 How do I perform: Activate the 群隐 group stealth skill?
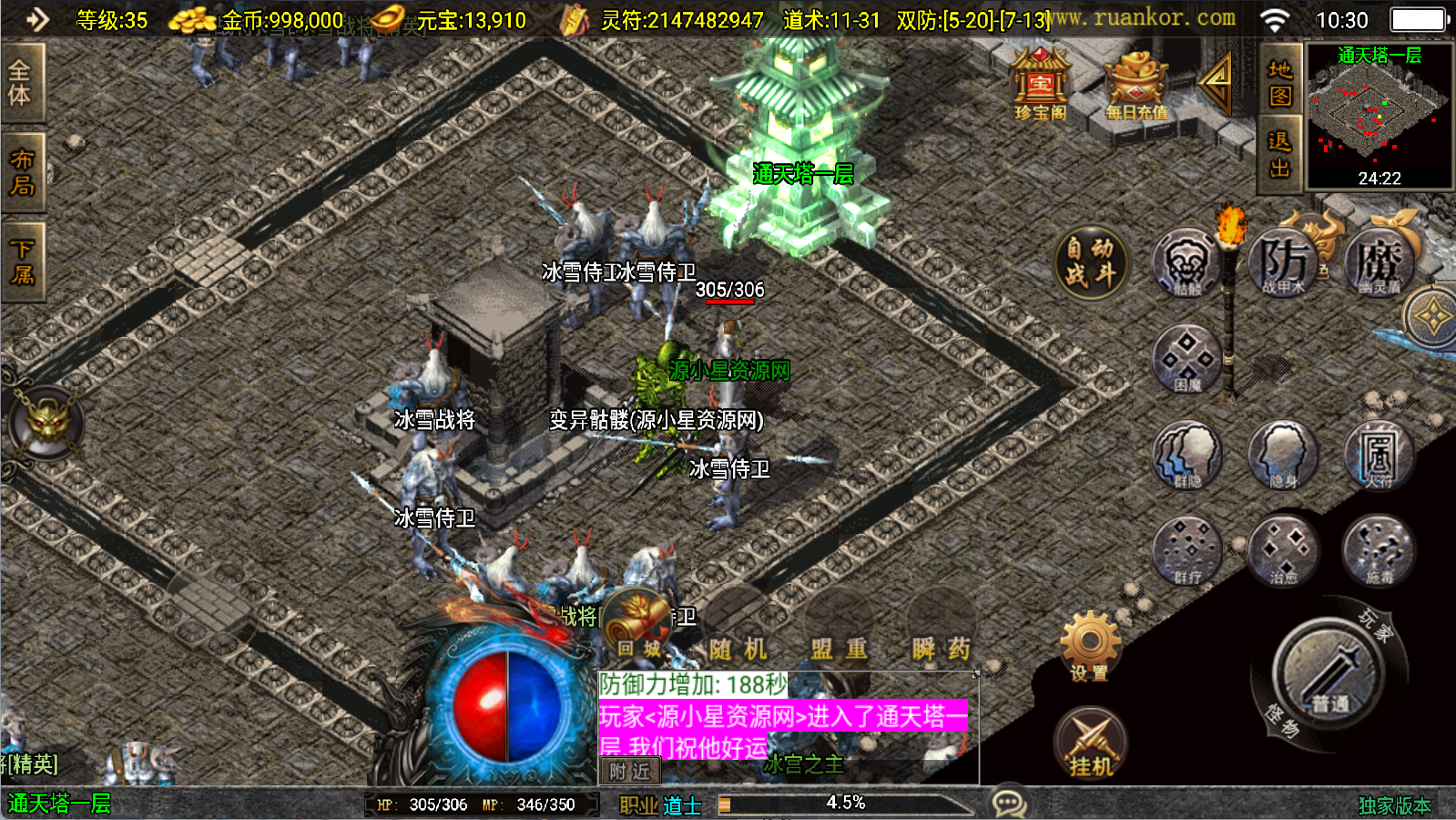1186,455
